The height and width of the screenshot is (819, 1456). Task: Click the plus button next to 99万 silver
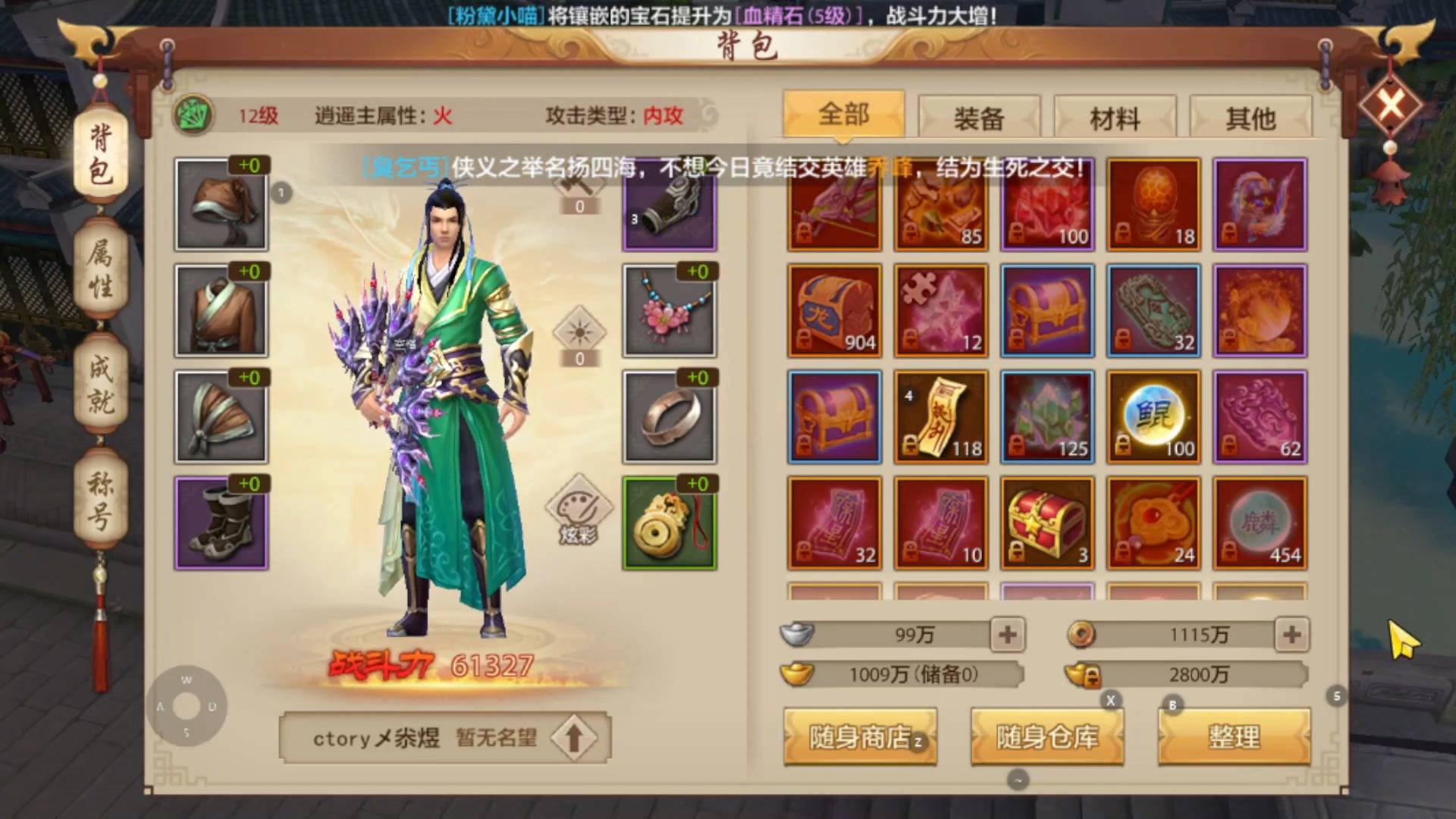pos(1009,635)
